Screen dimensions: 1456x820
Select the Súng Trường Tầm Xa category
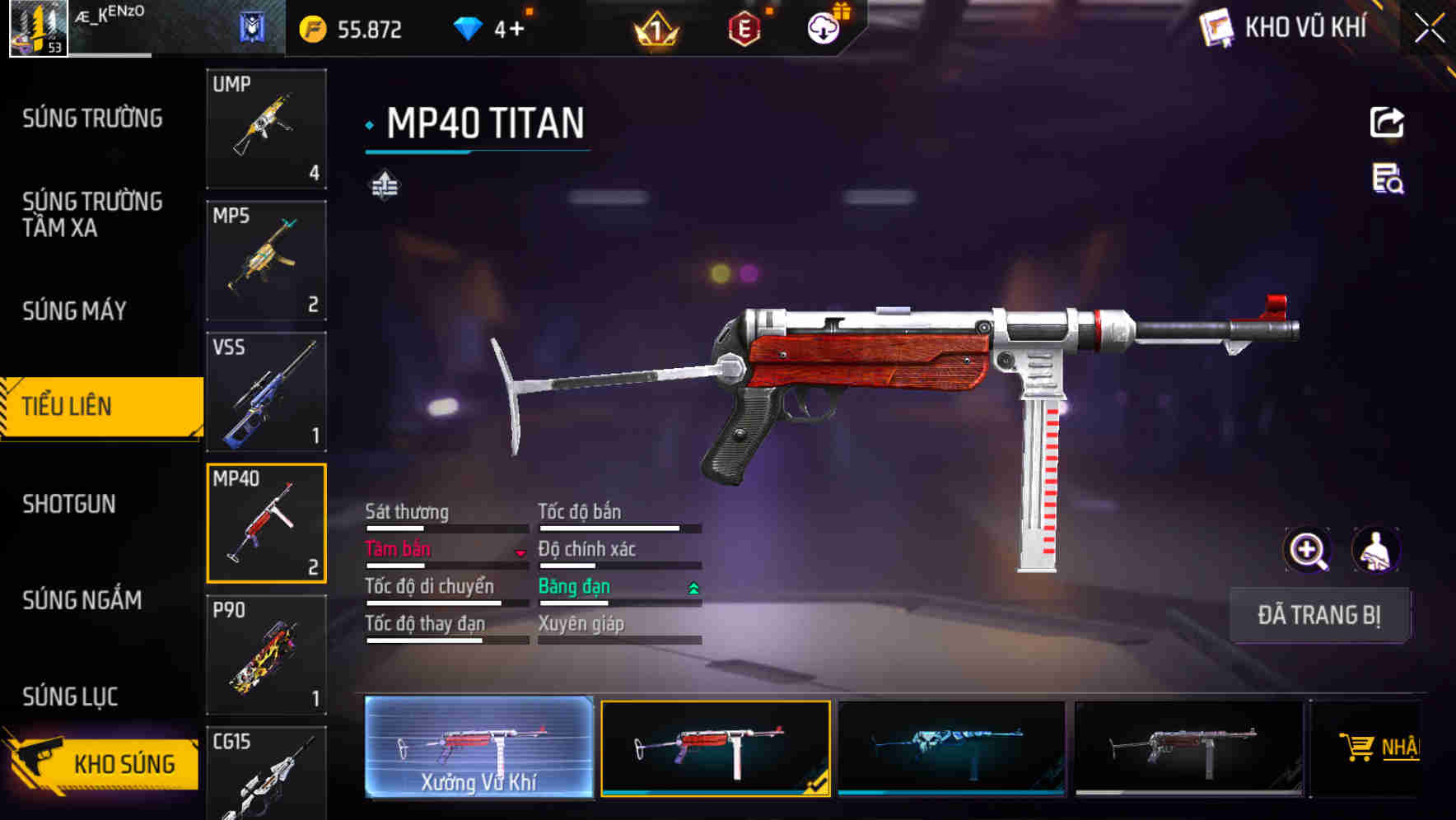point(92,214)
